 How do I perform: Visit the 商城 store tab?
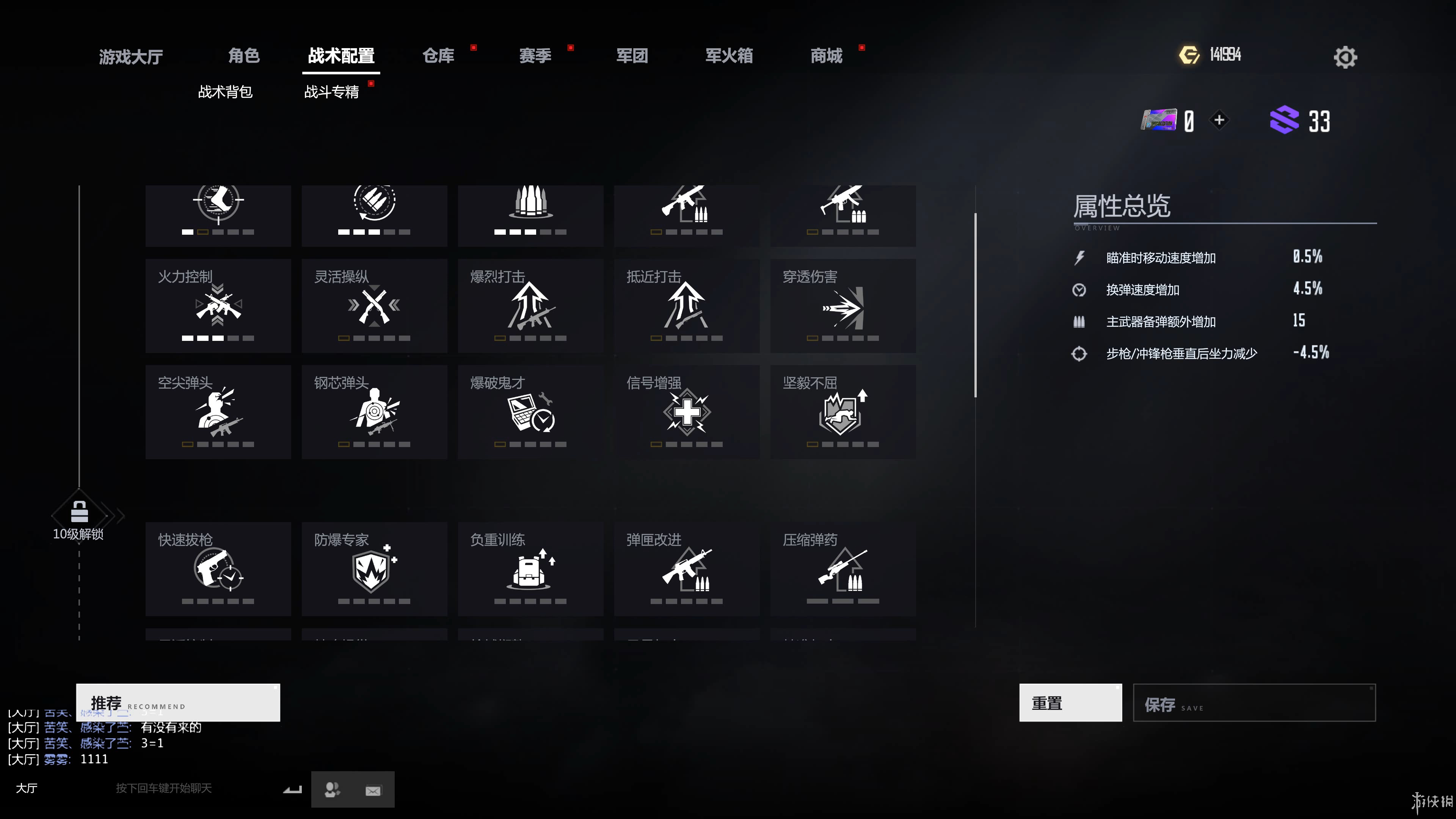pyautogui.click(x=826, y=55)
